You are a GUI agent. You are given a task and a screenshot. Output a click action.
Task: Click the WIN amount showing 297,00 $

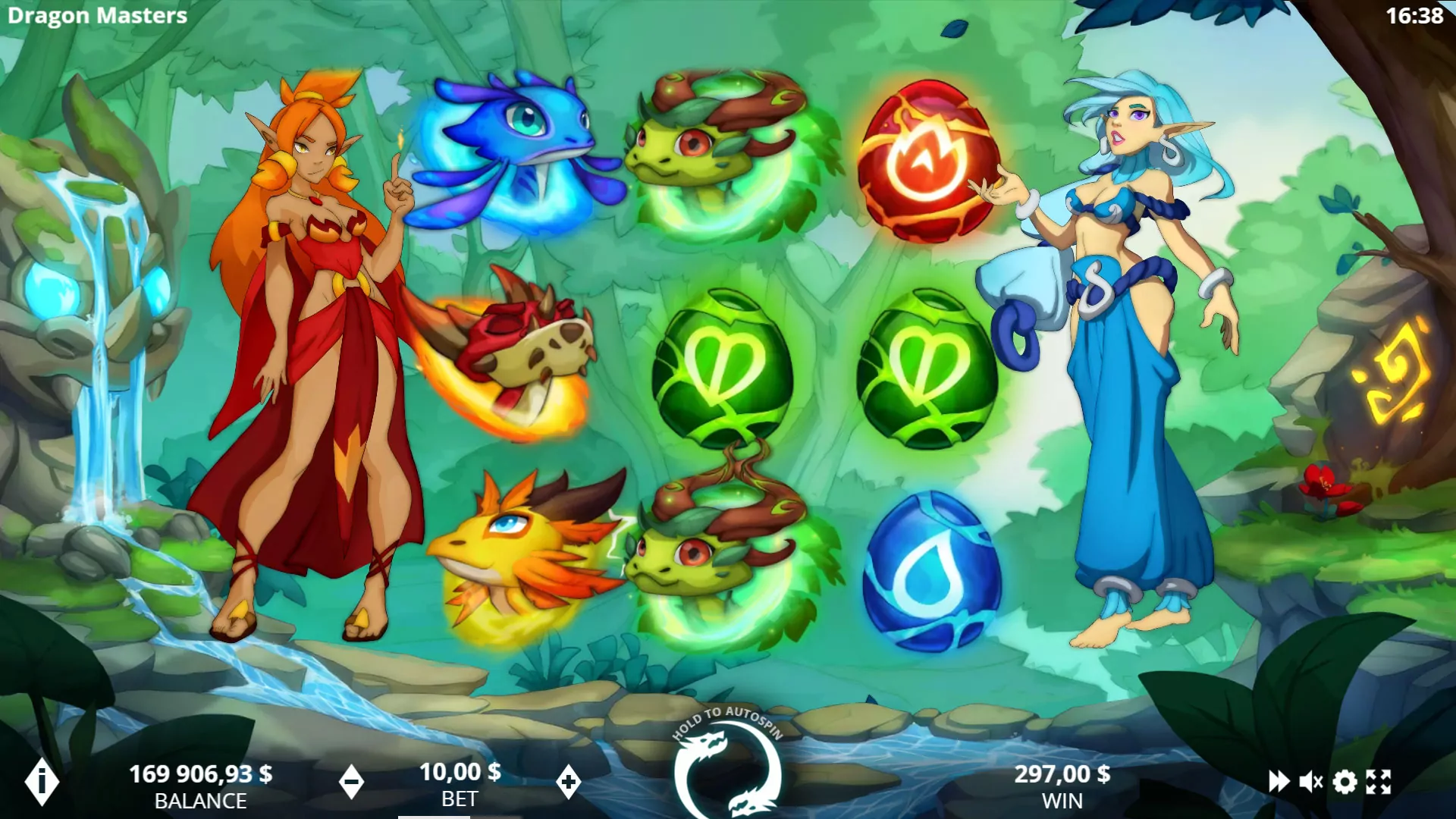pyautogui.click(x=1062, y=775)
